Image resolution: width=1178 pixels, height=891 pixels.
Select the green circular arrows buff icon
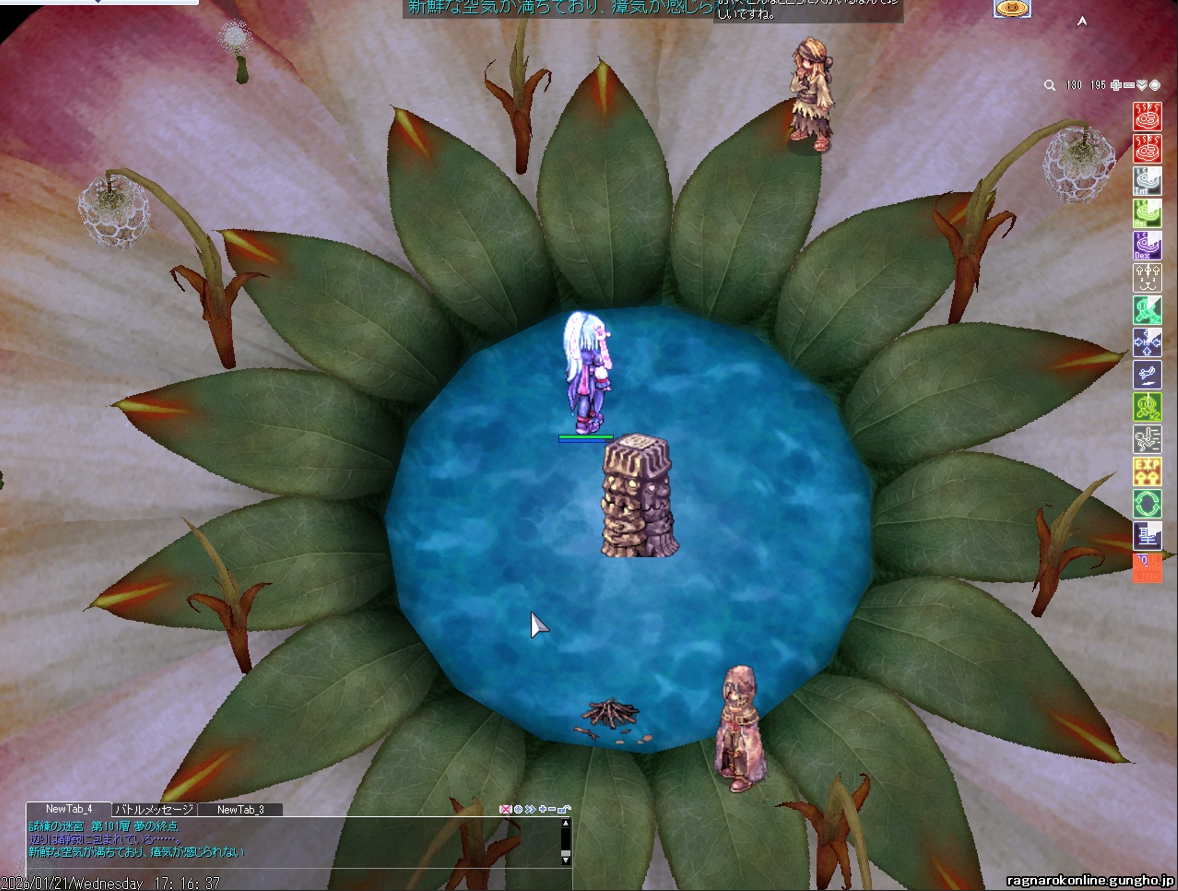(x=1147, y=503)
